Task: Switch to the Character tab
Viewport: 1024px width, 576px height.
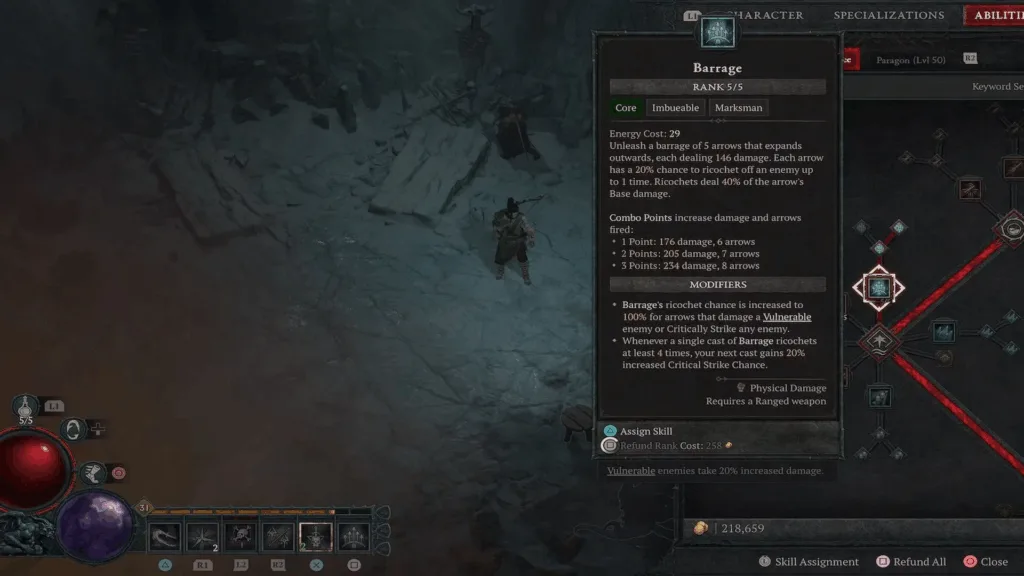Action: pos(768,15)
